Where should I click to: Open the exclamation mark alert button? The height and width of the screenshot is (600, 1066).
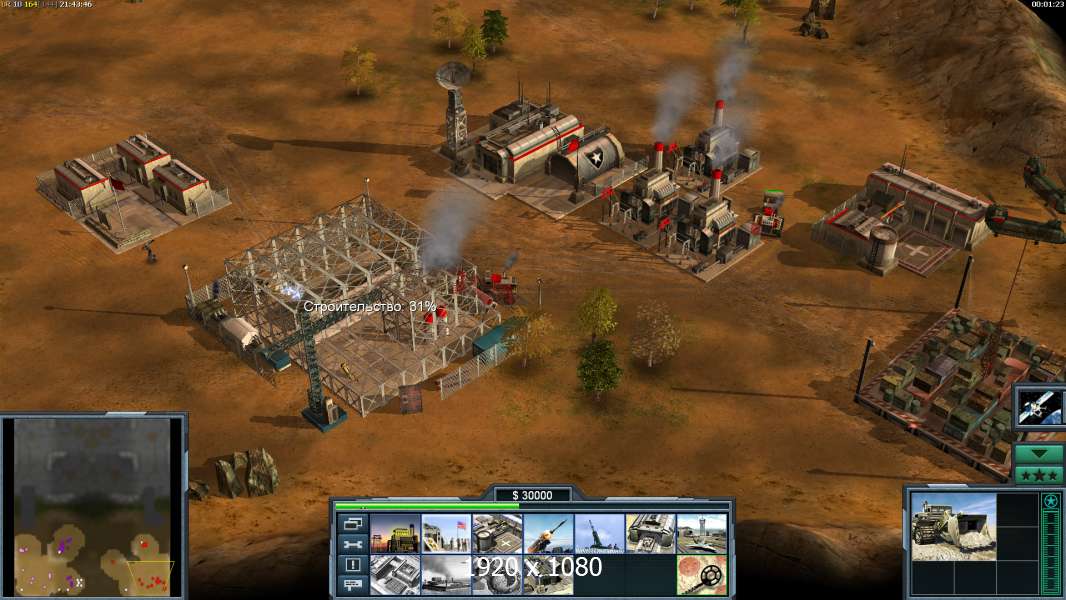coord(352,565)
